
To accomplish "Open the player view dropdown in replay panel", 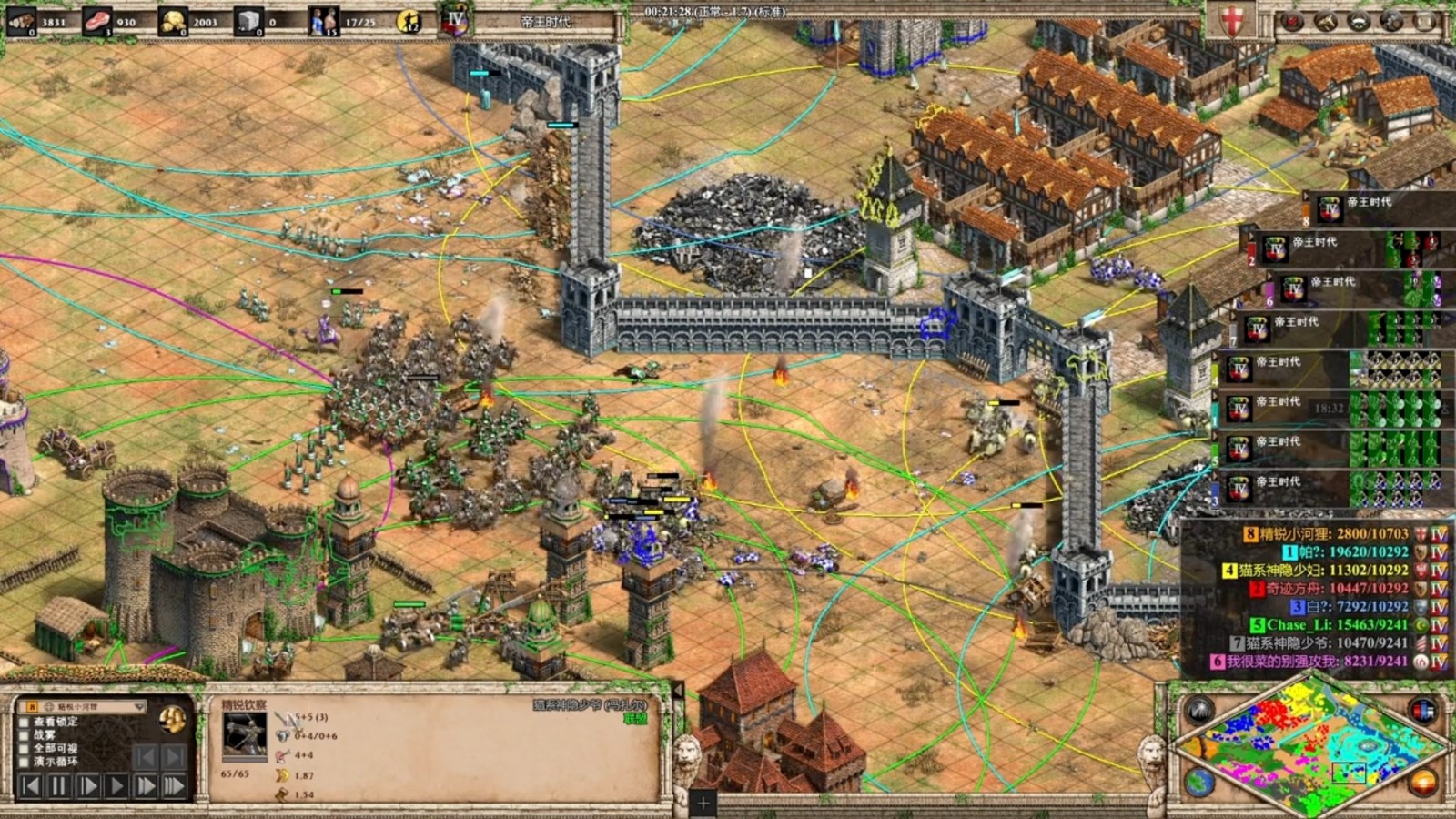I will point(138,706).
